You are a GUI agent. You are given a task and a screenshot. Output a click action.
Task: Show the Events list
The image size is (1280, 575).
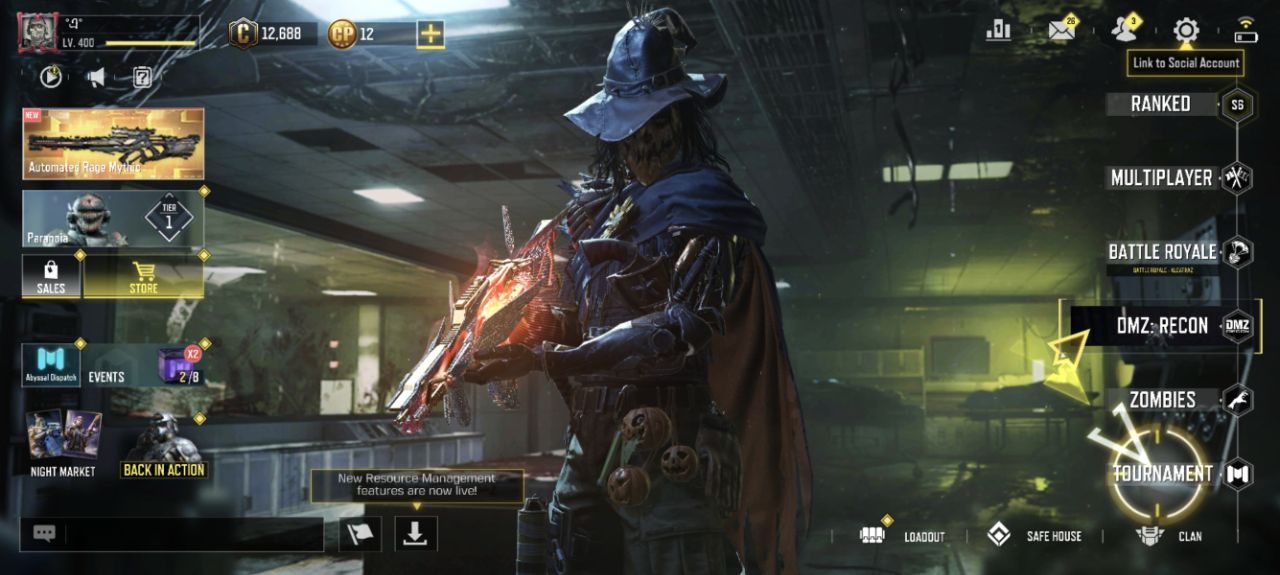tap(107, 376)
